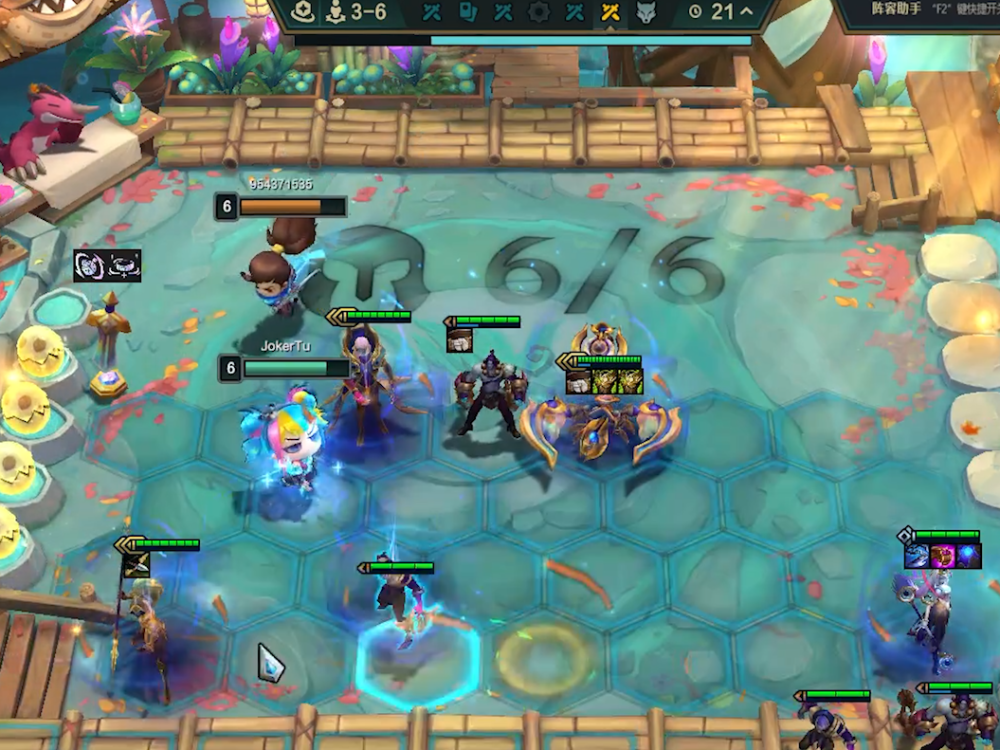
Task: Open the active traits badge panel
Action: [x=107, y=265]
